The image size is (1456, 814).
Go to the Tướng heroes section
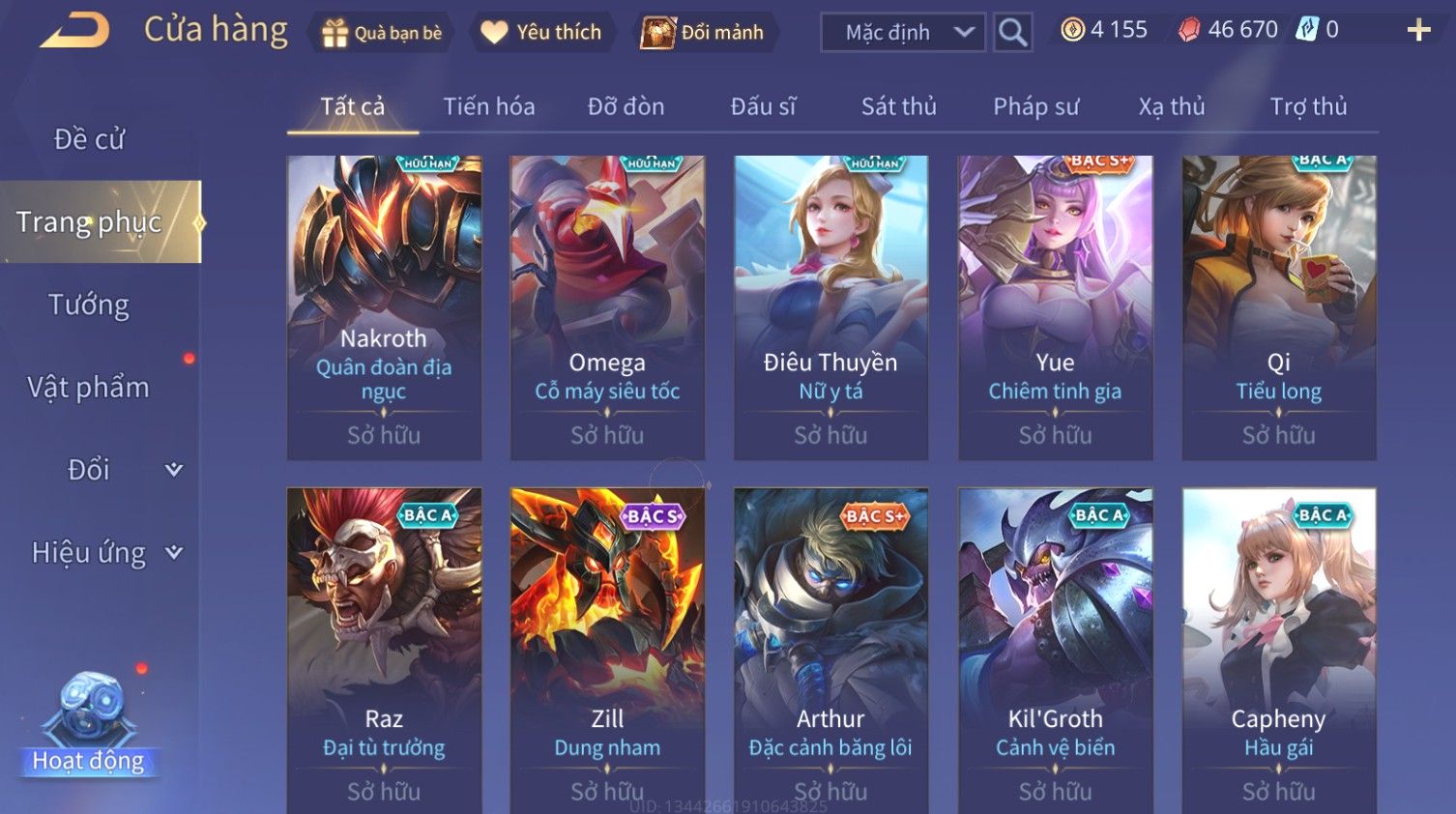[x=89, y=305]
